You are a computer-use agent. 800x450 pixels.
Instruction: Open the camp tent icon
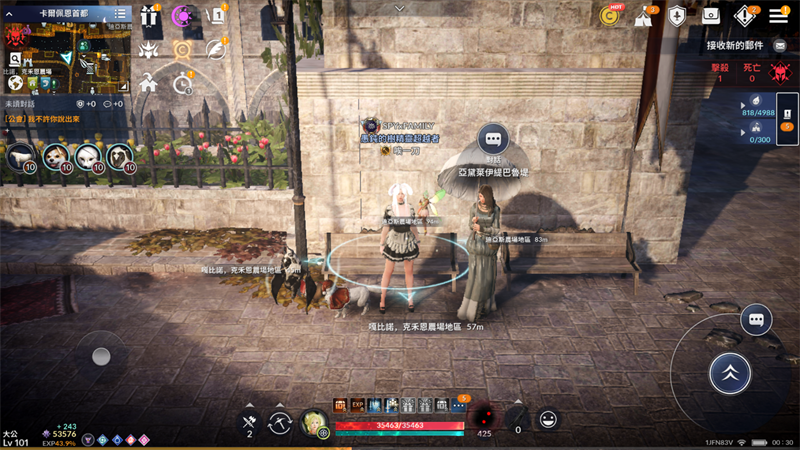pos(643,16)
